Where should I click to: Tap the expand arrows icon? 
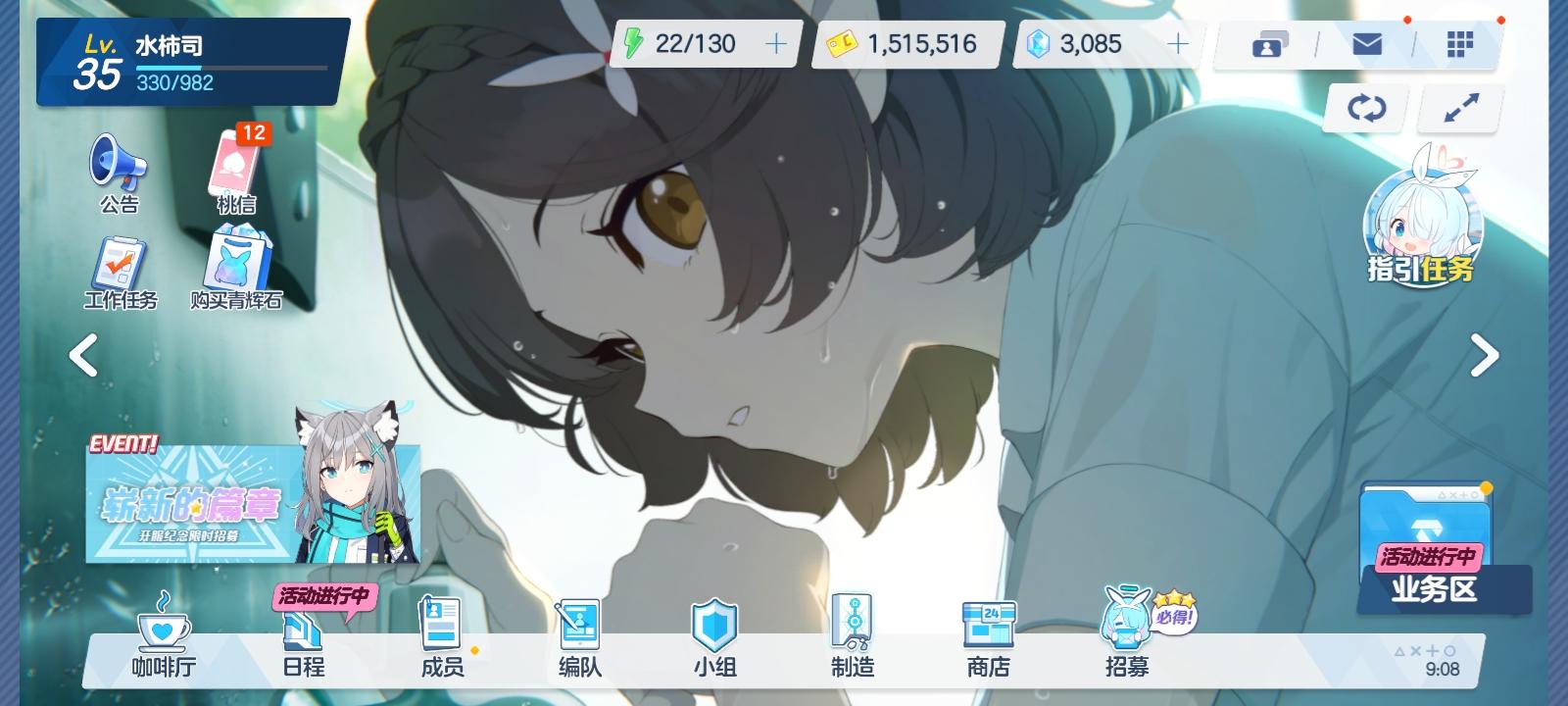(1459, 108)
